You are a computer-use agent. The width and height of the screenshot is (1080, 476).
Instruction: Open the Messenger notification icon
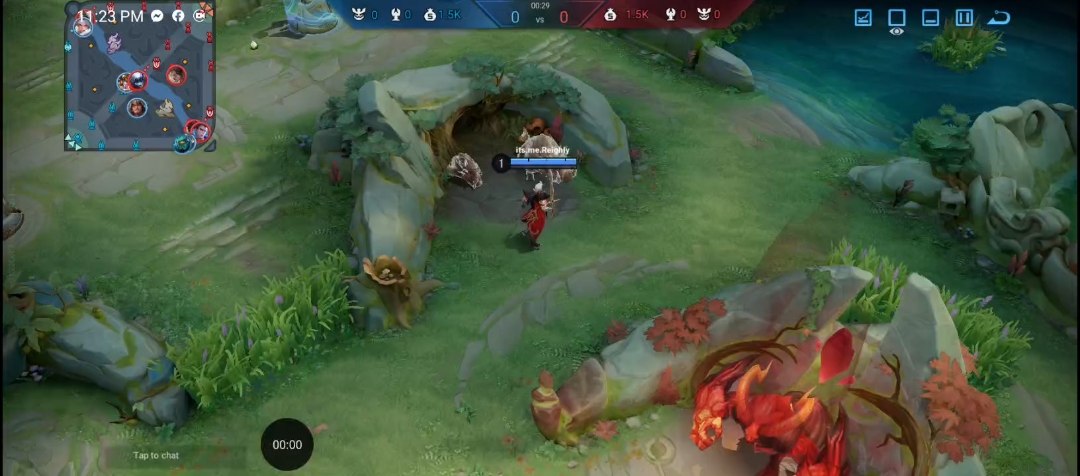coord(158,16)
